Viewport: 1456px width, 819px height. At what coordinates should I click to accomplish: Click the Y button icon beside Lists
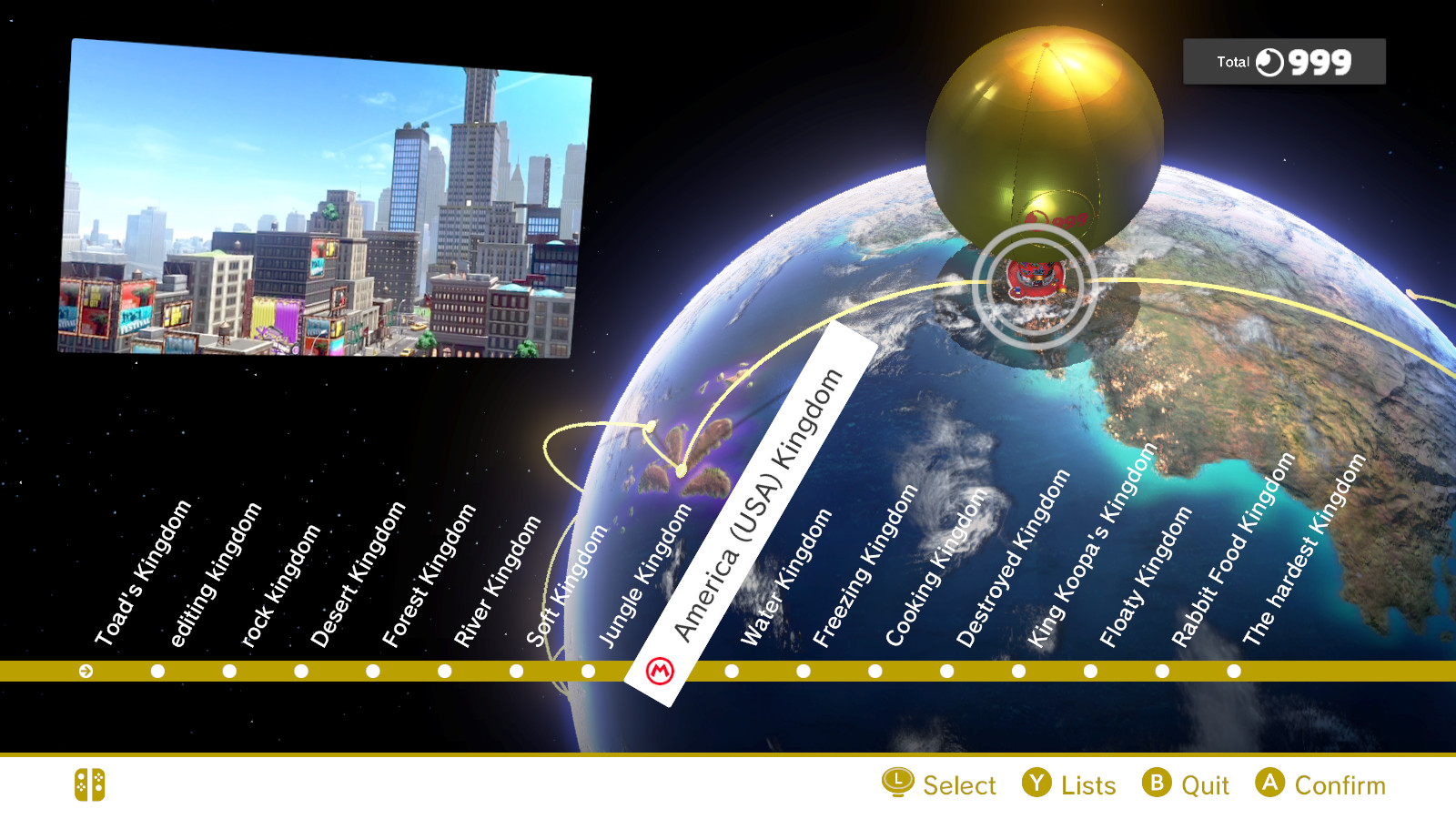pyautogui.click(x=1036, y=784)
